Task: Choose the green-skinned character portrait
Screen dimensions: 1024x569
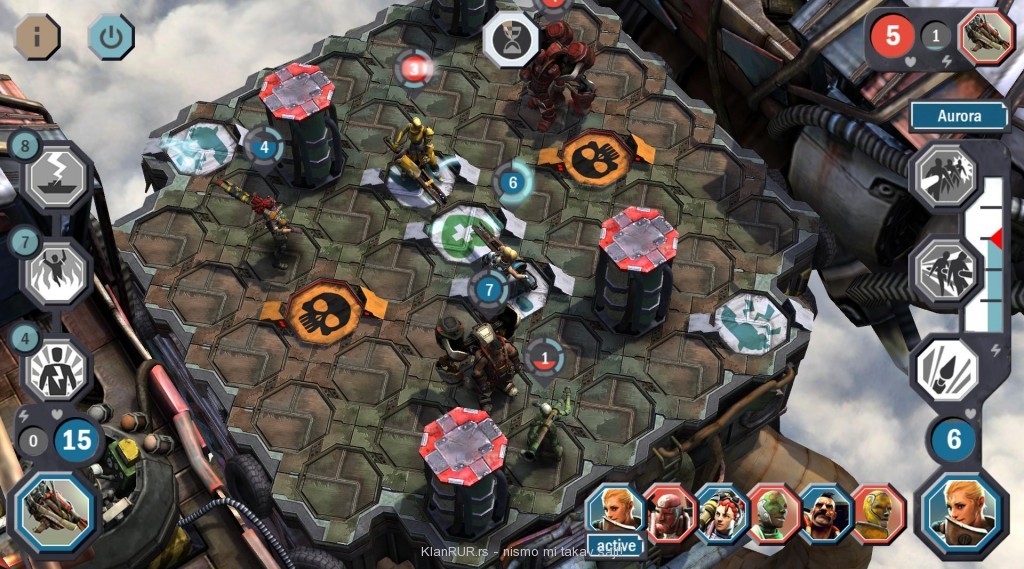Action: tap(774, 513)
